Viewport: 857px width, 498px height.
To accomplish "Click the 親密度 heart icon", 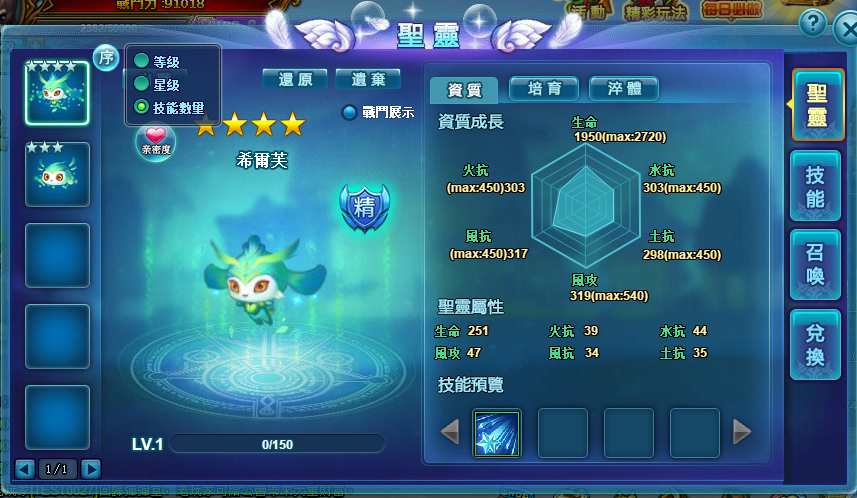I will pyautogui.click(x=155, y=138).
